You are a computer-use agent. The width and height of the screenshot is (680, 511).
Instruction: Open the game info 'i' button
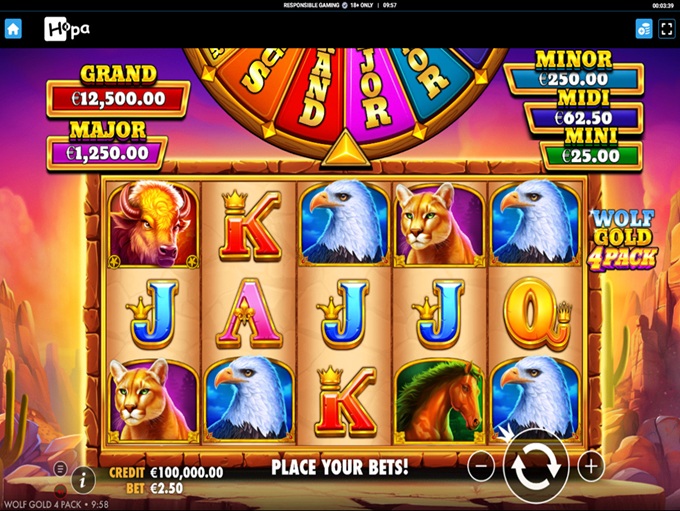84,479
